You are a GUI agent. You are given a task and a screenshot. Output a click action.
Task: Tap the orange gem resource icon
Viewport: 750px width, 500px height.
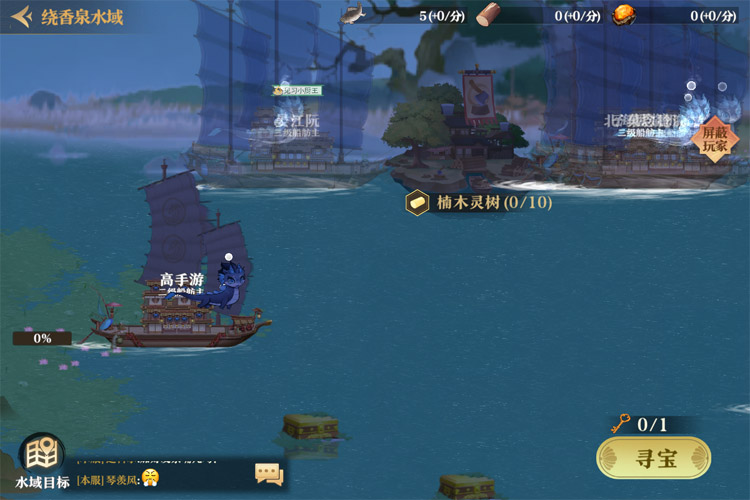623,15
